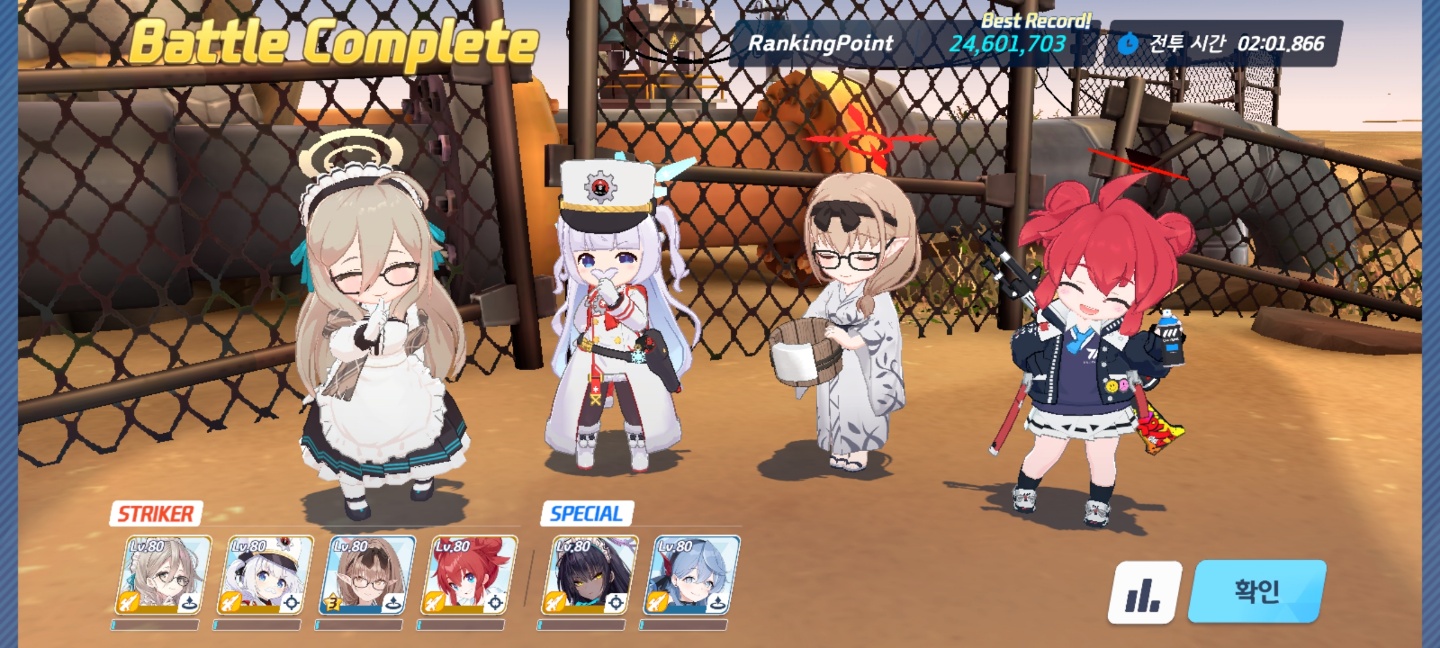The width and height of the screenshot is (1440, 648).
Task: Select the dark-skinned special student portrait
Action: coord(590,576)
